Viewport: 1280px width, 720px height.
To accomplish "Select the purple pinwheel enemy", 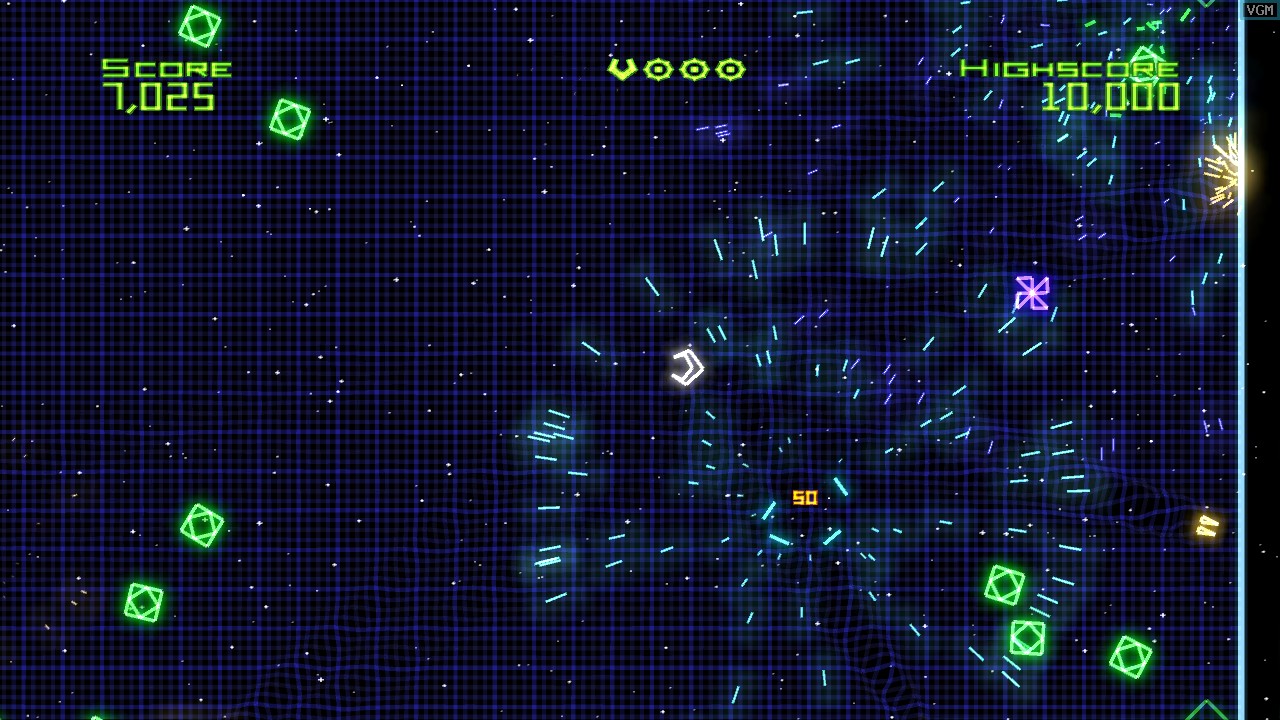I will [x=1032, y=292].
